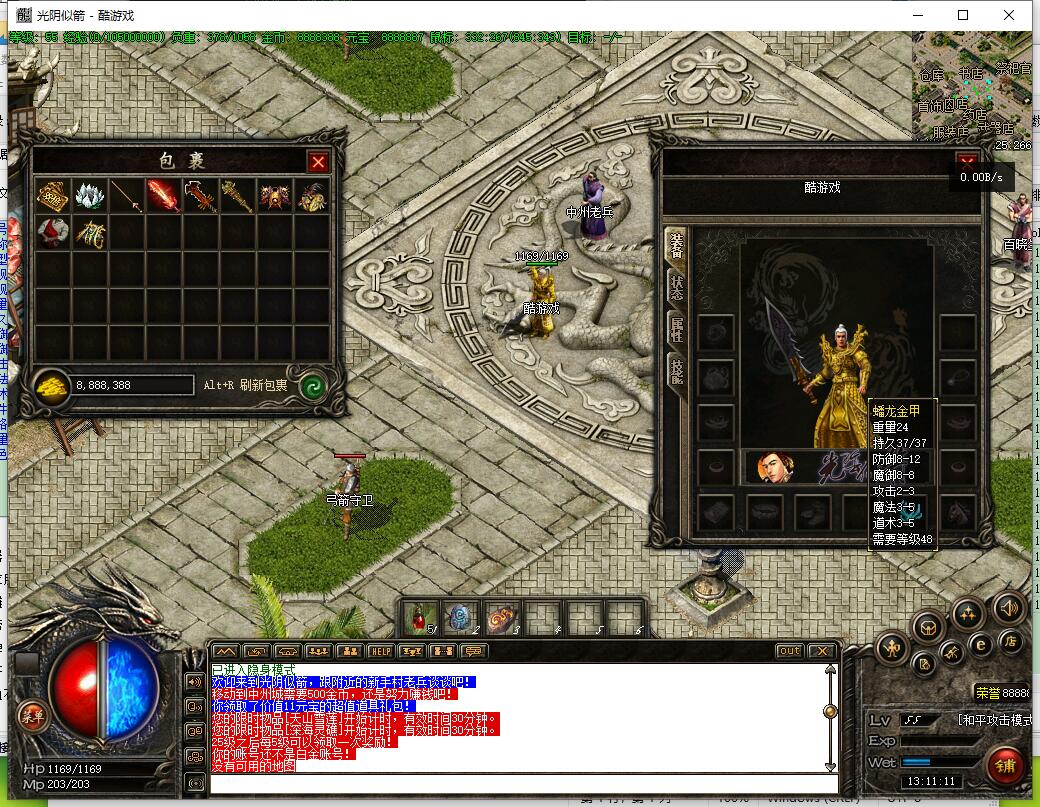Select the red robe armor item
The width and height of the screenshot is (1040, 807).
pyautogui.click(x=53, y=233)
